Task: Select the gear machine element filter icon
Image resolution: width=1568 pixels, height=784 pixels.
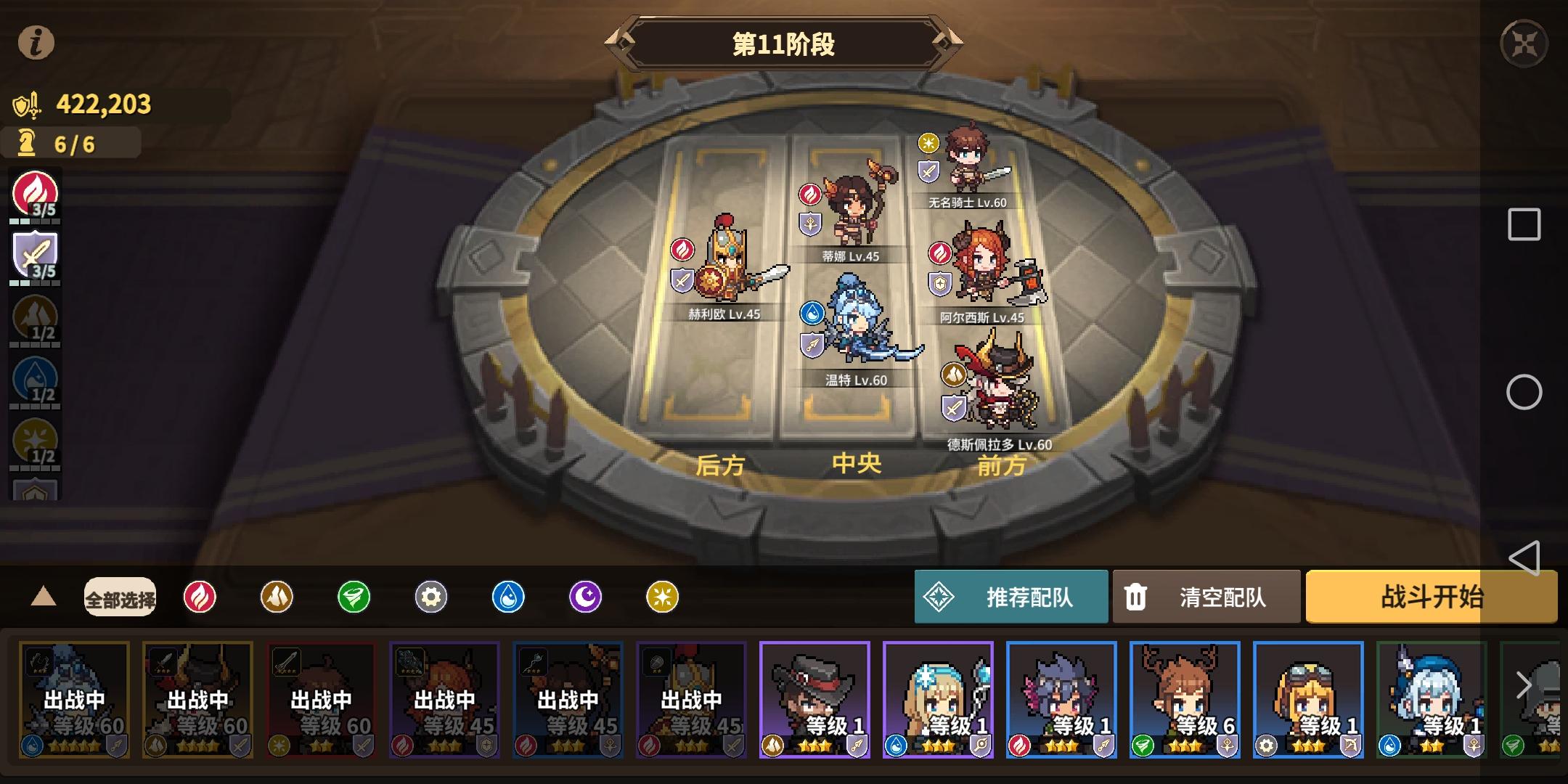Action: [432, 597]
